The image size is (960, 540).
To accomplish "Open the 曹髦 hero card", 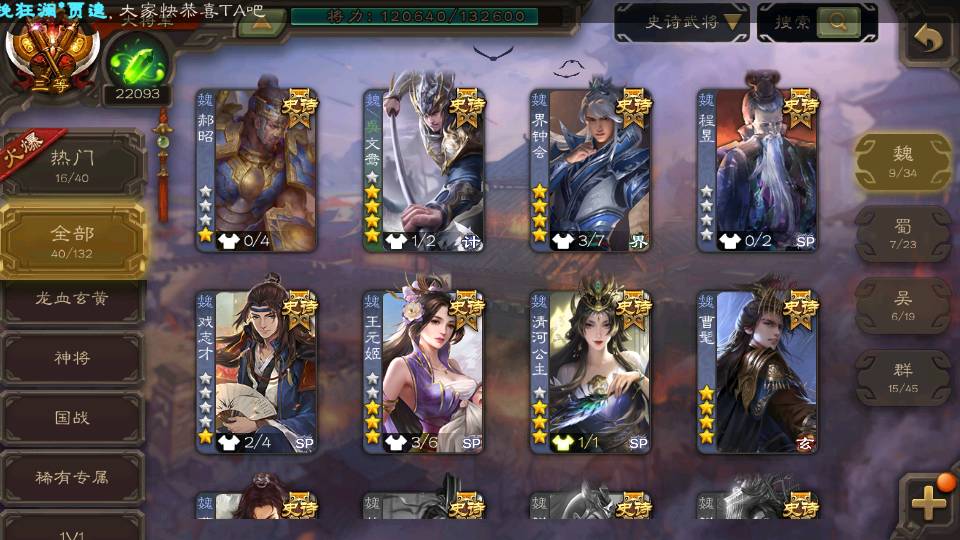I will pyautogui.click(x=757, y=370).
